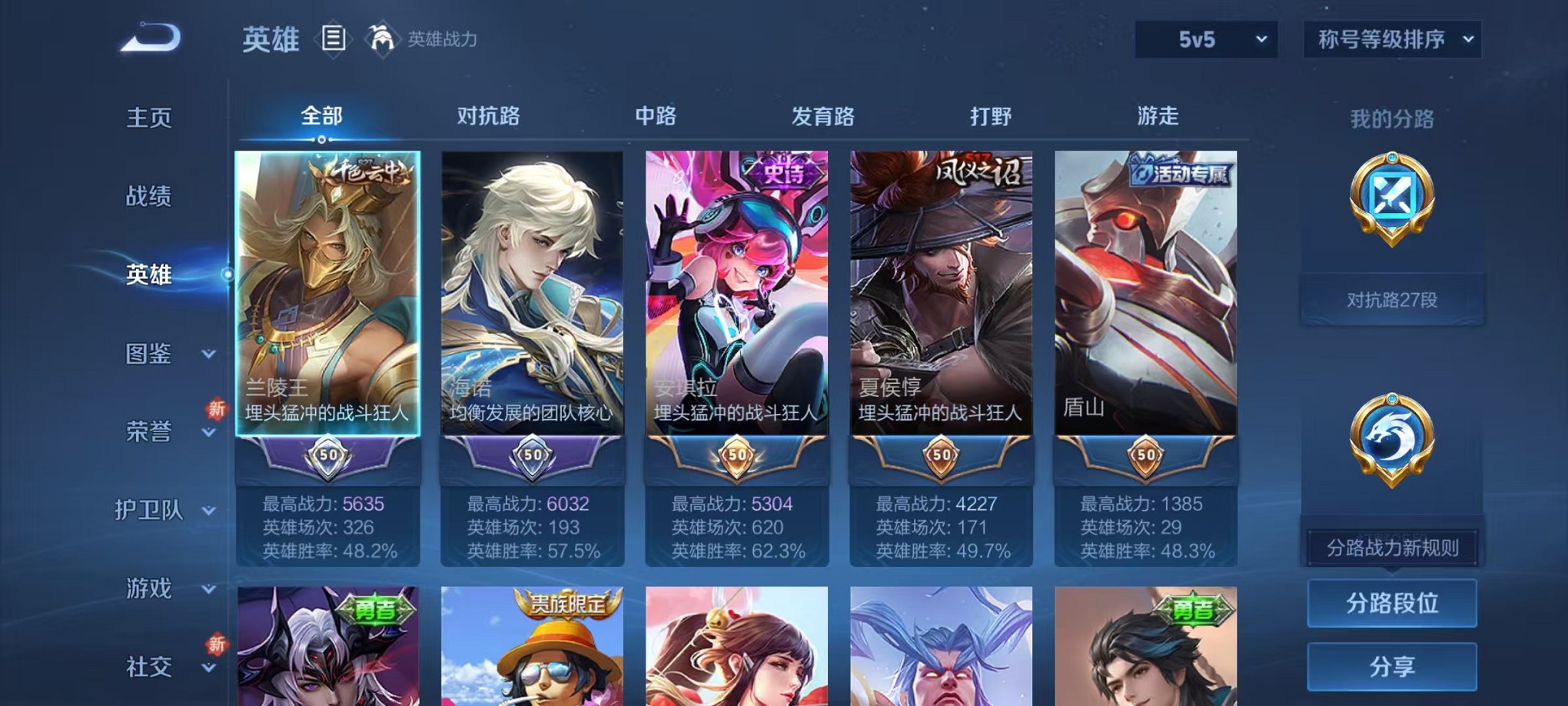
Task: Open the hero list icon beside 英雄 title
Action: (x=332, y=38)
